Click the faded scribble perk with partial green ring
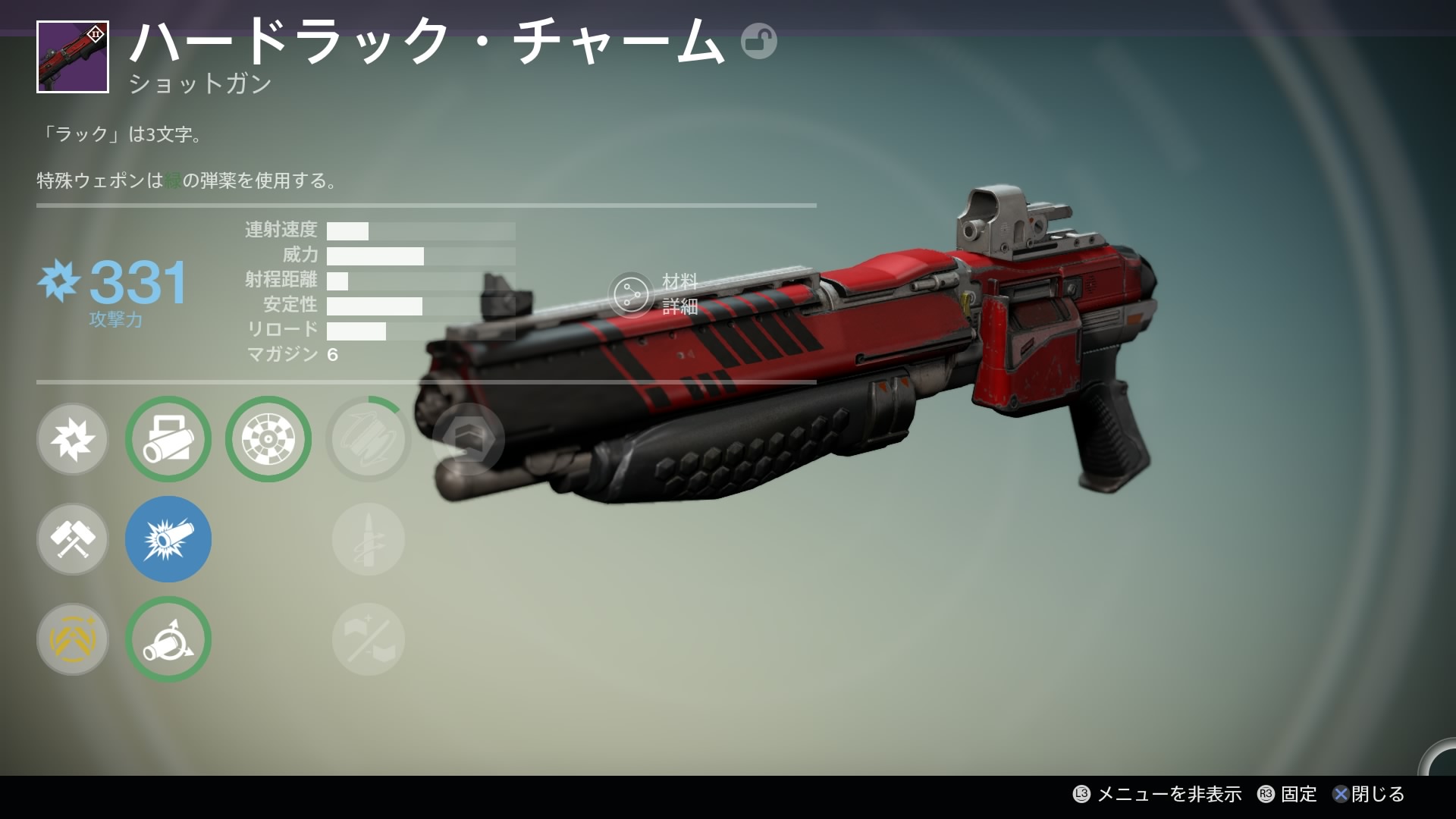Screen dimensions: 1456x819 (x=369, y=439)
